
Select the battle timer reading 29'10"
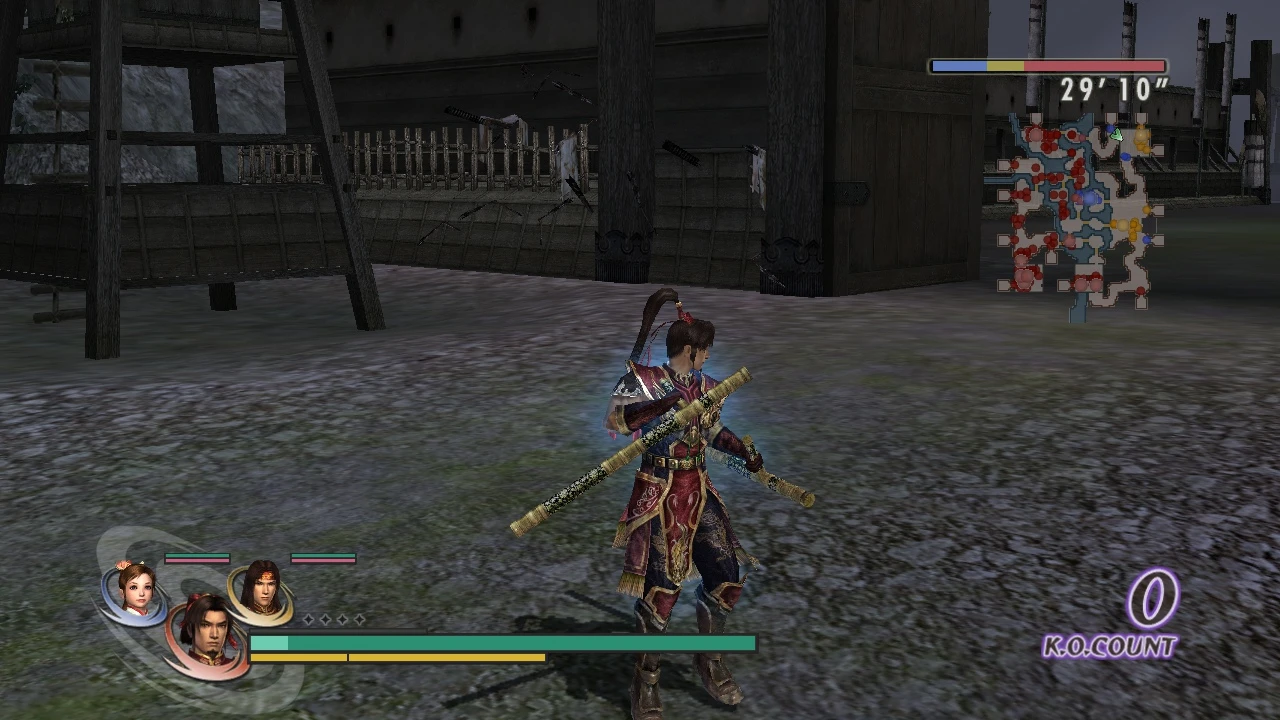(x=1113, y=89)
